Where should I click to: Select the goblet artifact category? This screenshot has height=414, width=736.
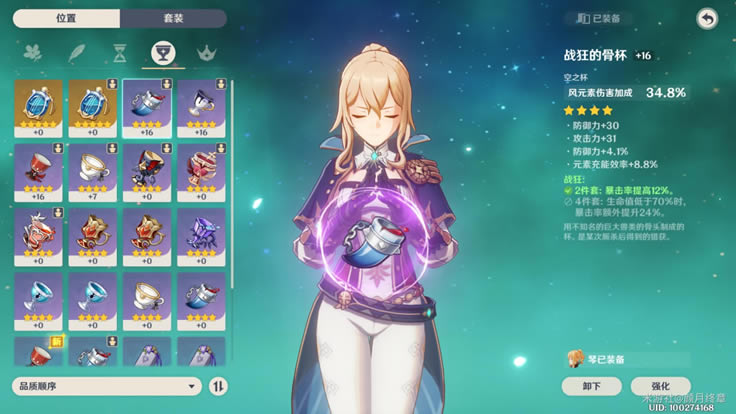pyautogui.click(x=162, y=52)
